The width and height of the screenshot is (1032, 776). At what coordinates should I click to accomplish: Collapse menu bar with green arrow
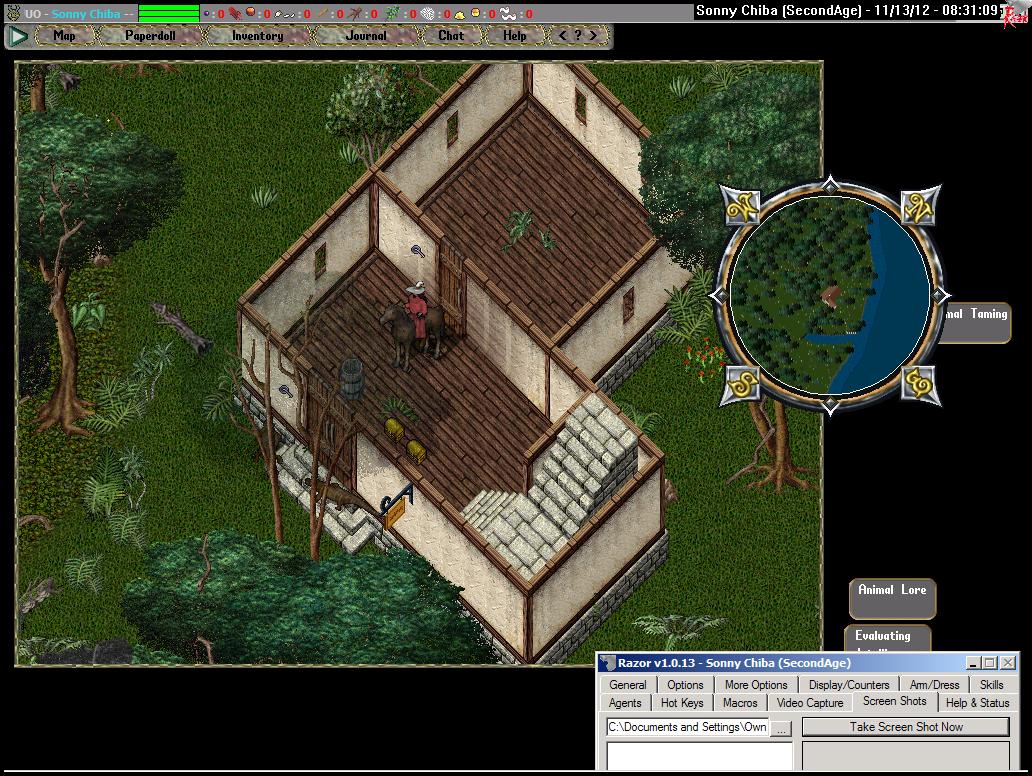pos(18,36)
